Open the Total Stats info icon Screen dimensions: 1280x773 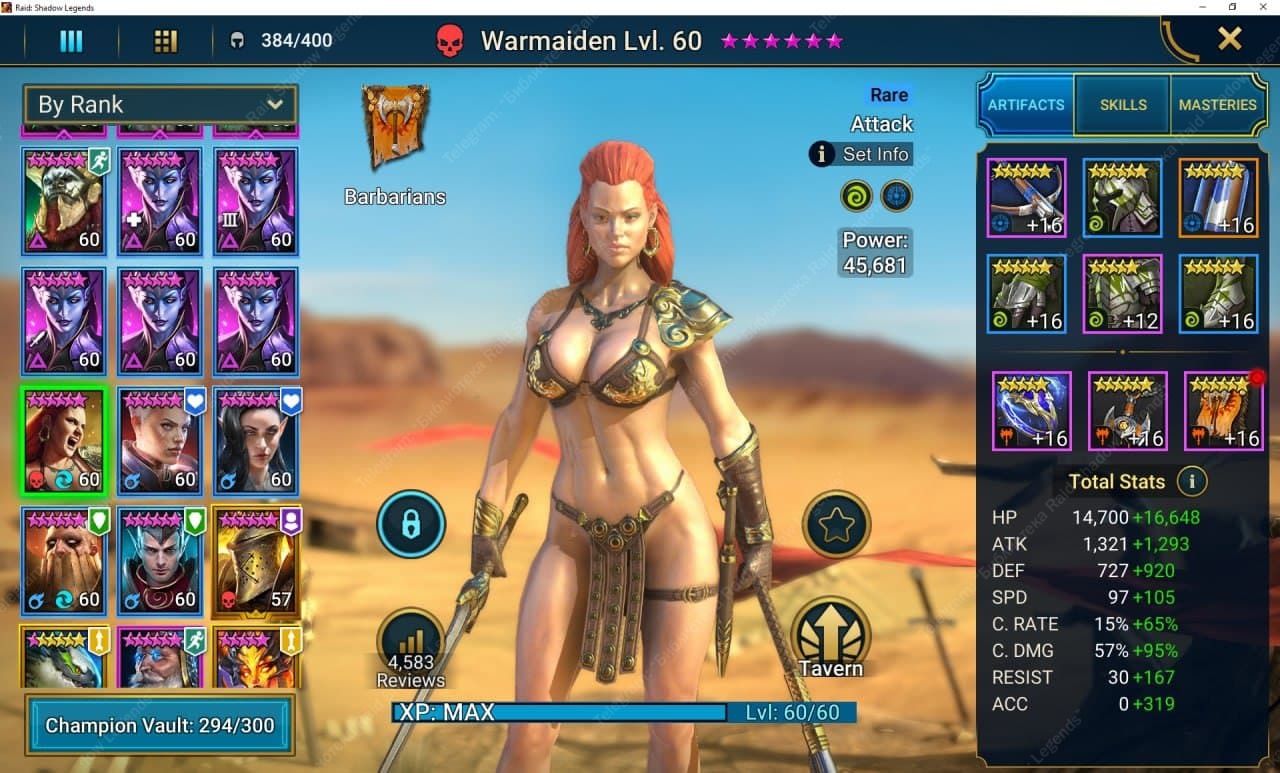point(1191,481)
